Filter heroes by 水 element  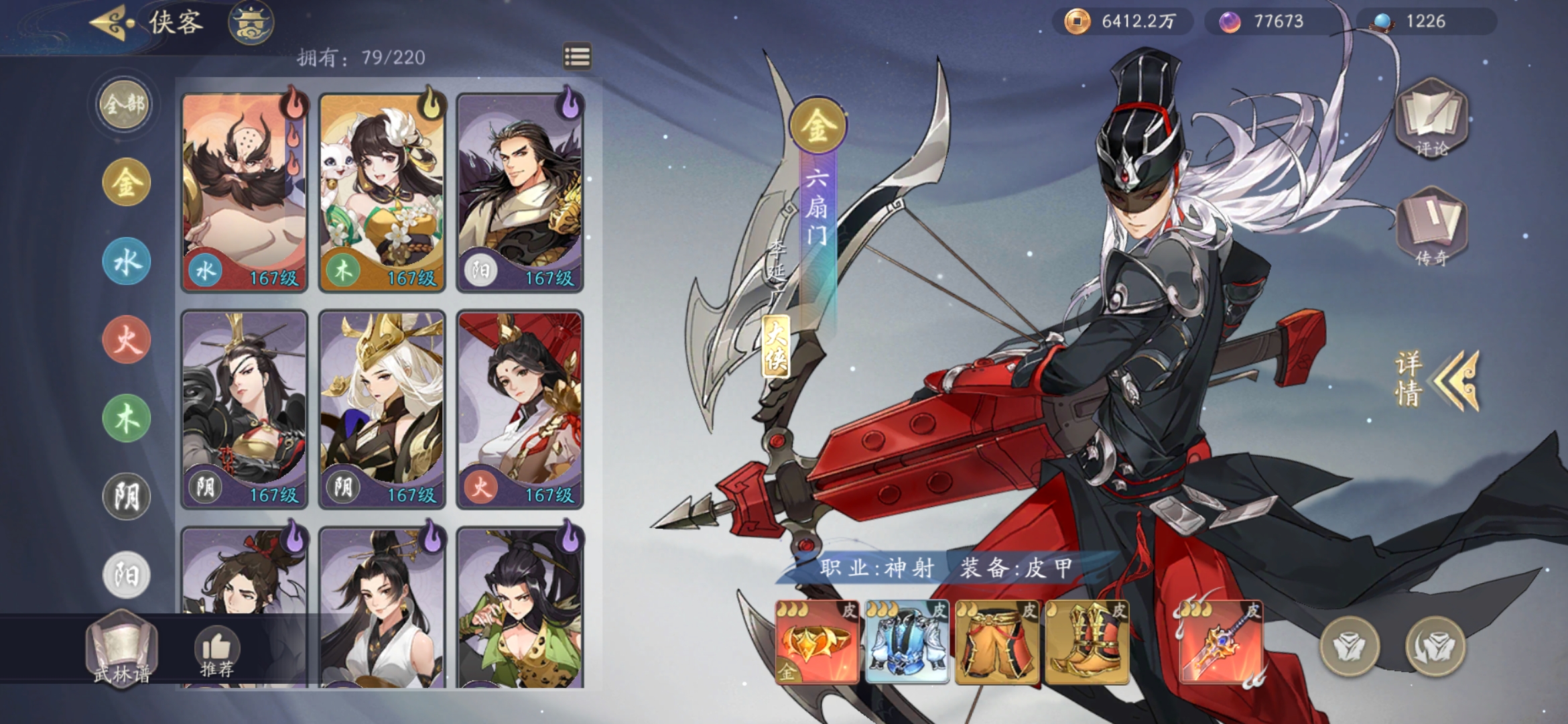[126, 261]
